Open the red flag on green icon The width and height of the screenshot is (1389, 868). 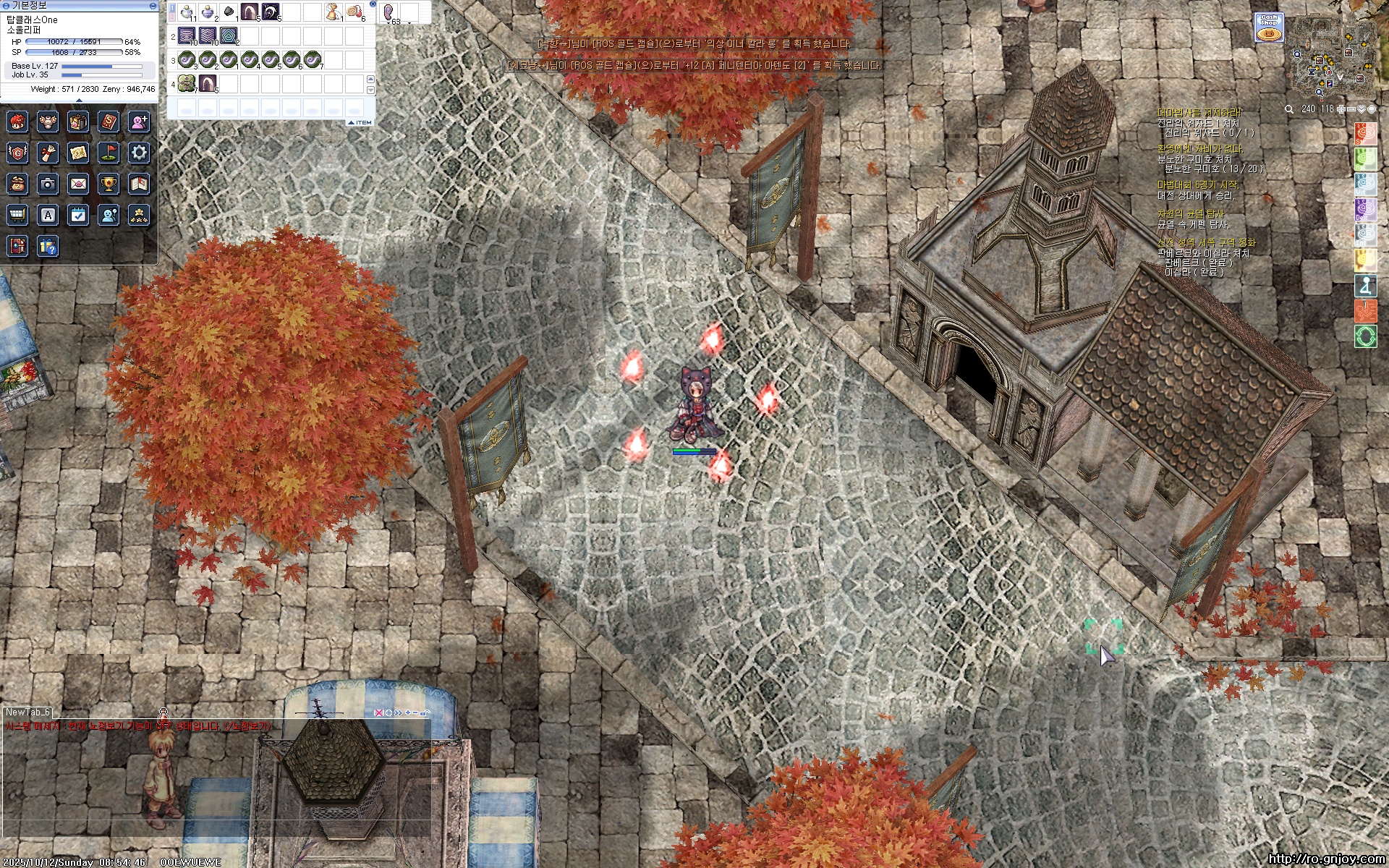(109, 153)
